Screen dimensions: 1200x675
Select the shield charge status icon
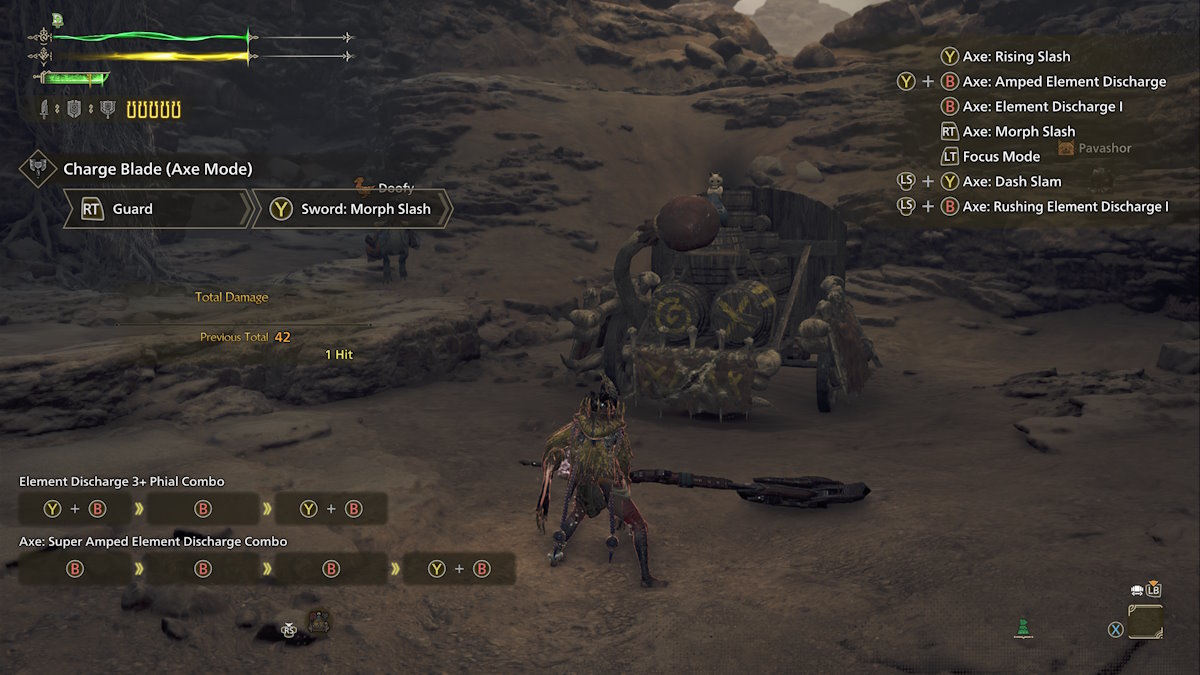click(x=75, y=110)
